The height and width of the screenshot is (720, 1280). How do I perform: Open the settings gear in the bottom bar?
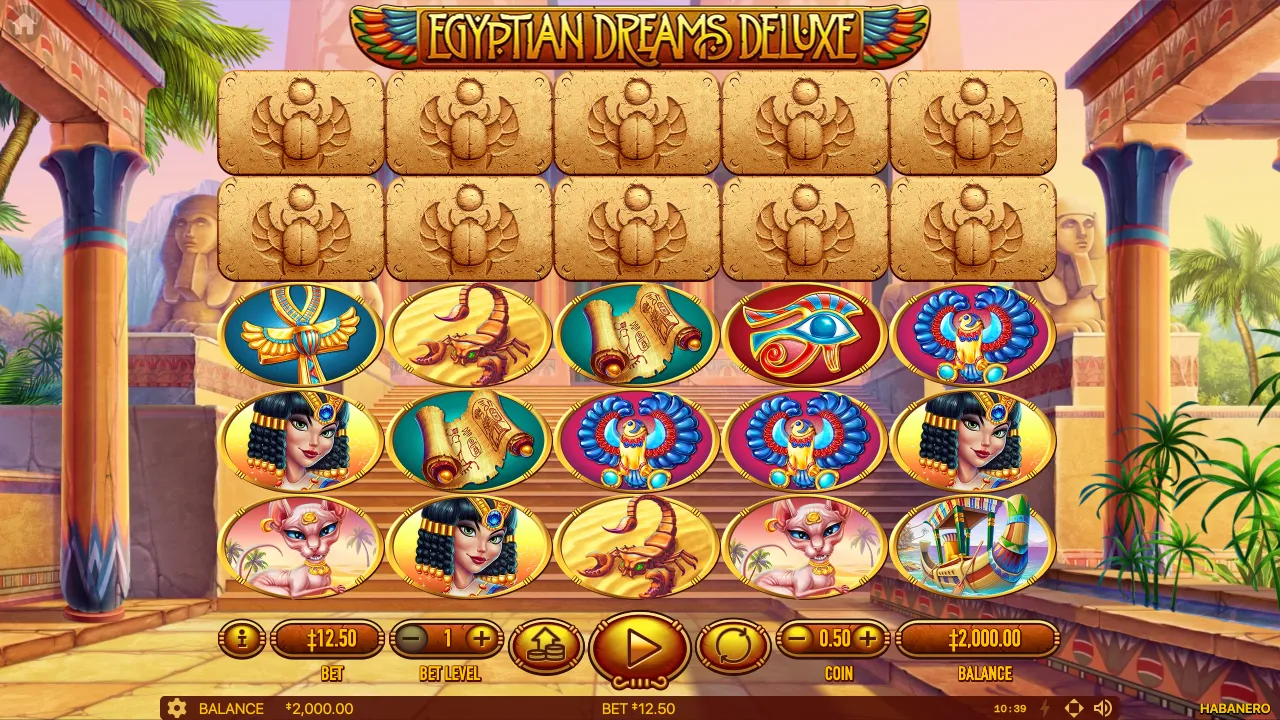(178, 708)
